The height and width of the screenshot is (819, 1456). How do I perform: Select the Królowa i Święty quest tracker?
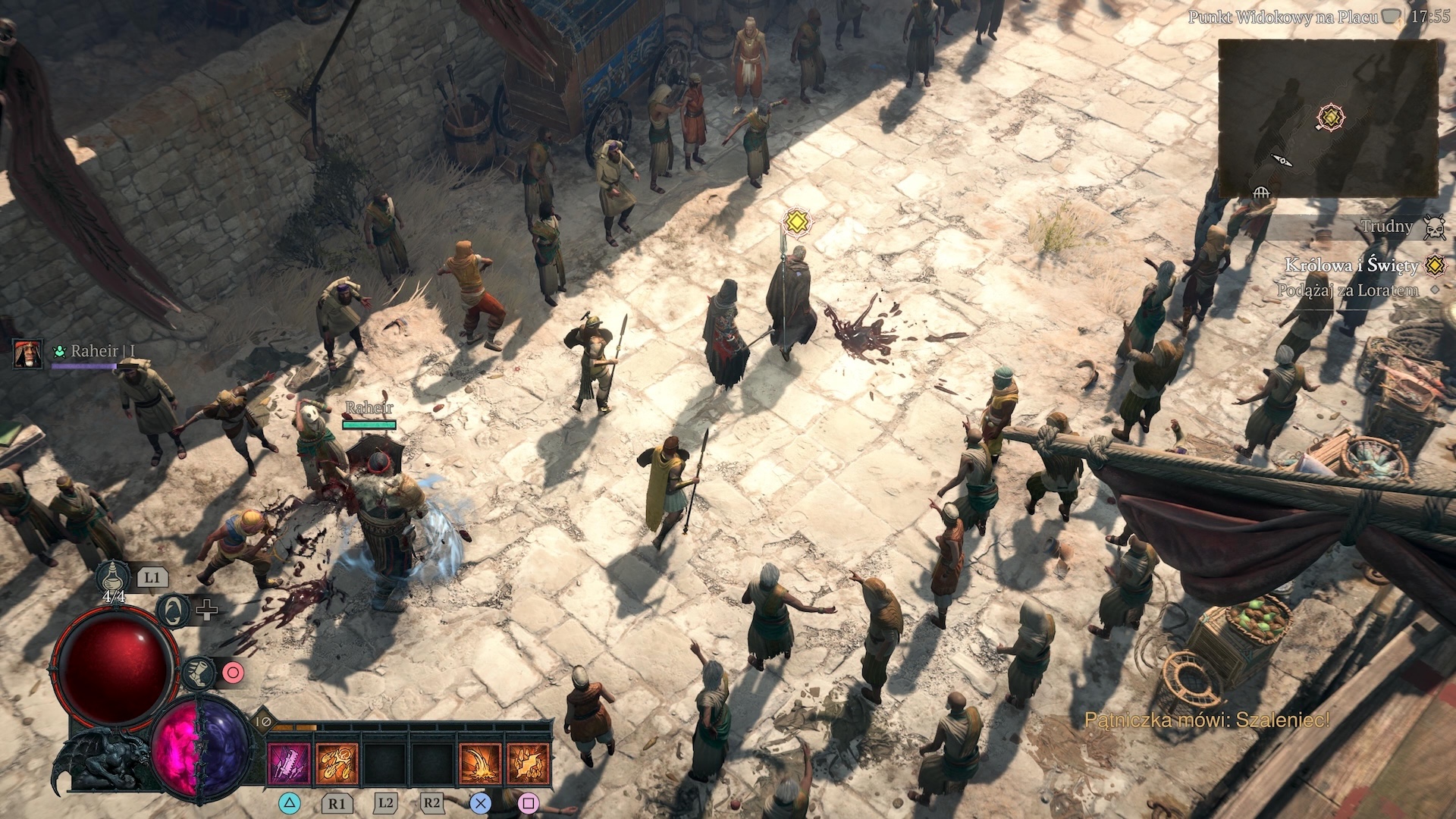(1351, 265)
